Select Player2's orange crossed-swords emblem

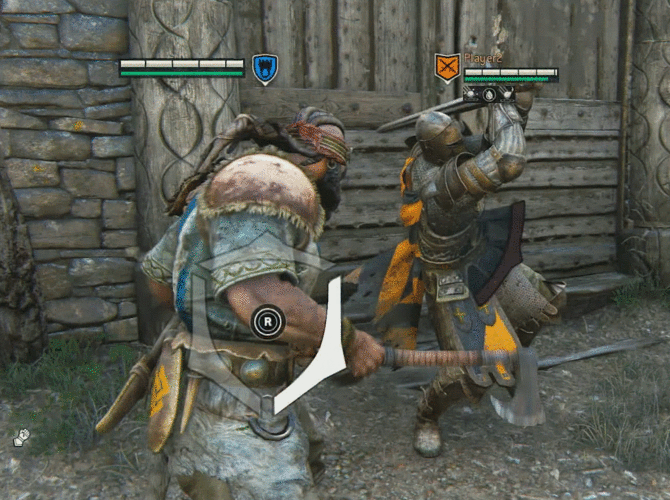pos(447,68)
